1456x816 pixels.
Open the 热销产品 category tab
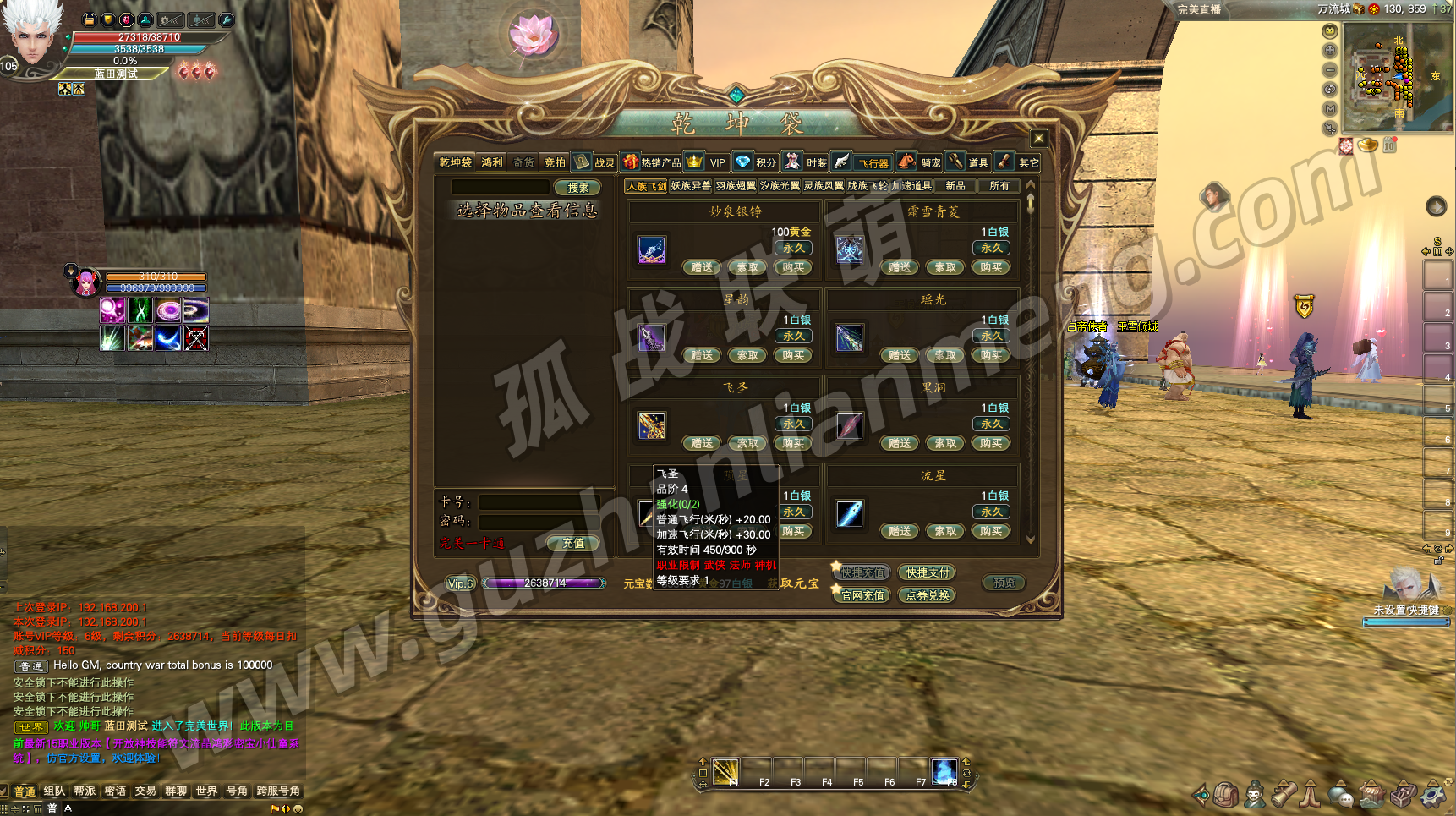[652, 162]
